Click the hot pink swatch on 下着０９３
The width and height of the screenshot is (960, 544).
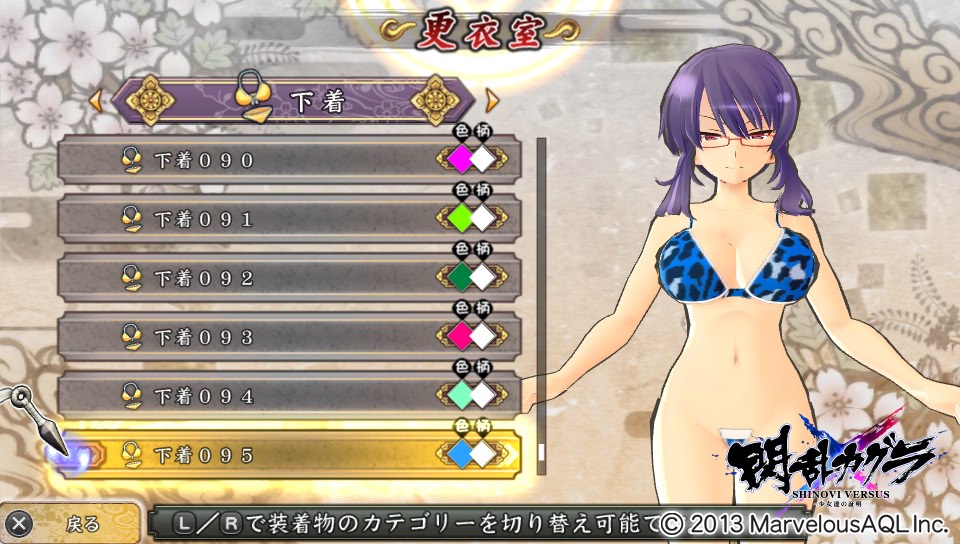[459, 336]
